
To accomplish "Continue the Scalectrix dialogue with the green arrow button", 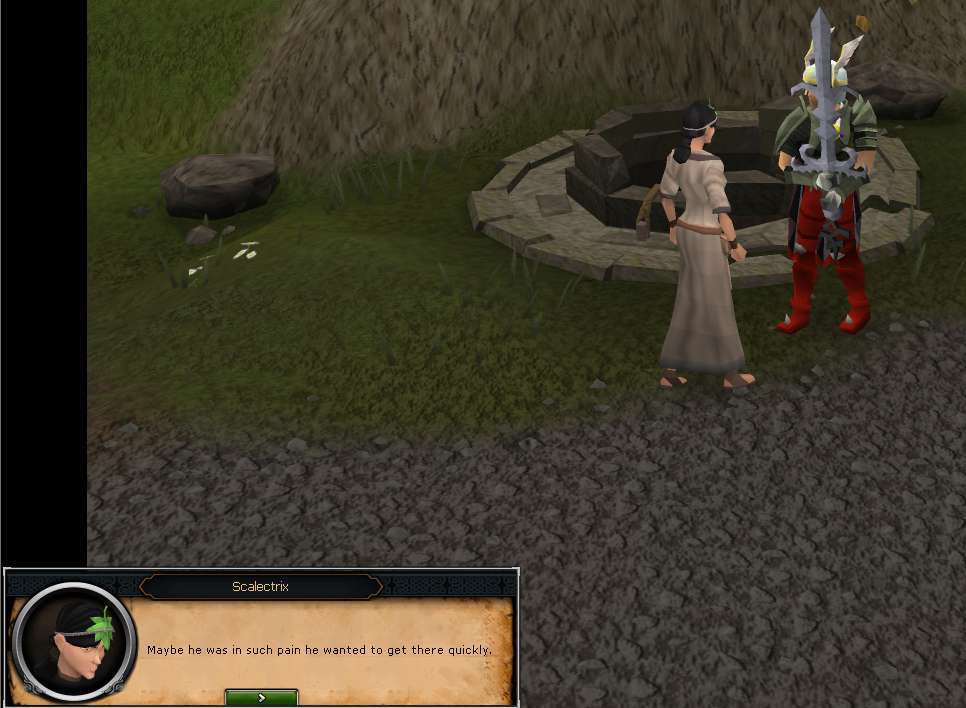I will (261, 696).
